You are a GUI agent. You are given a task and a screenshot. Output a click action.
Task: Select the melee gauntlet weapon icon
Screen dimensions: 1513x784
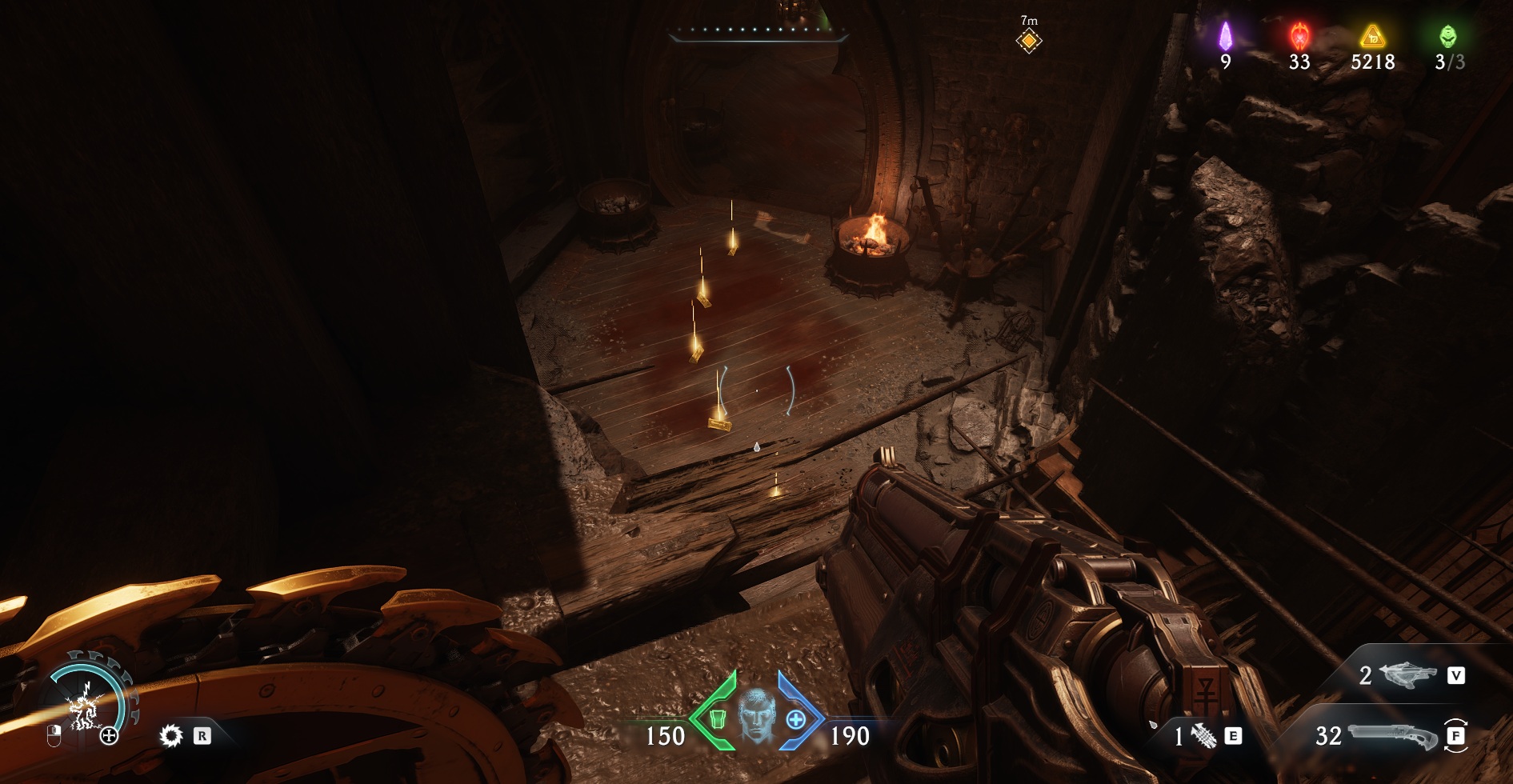pos(1203,735)
